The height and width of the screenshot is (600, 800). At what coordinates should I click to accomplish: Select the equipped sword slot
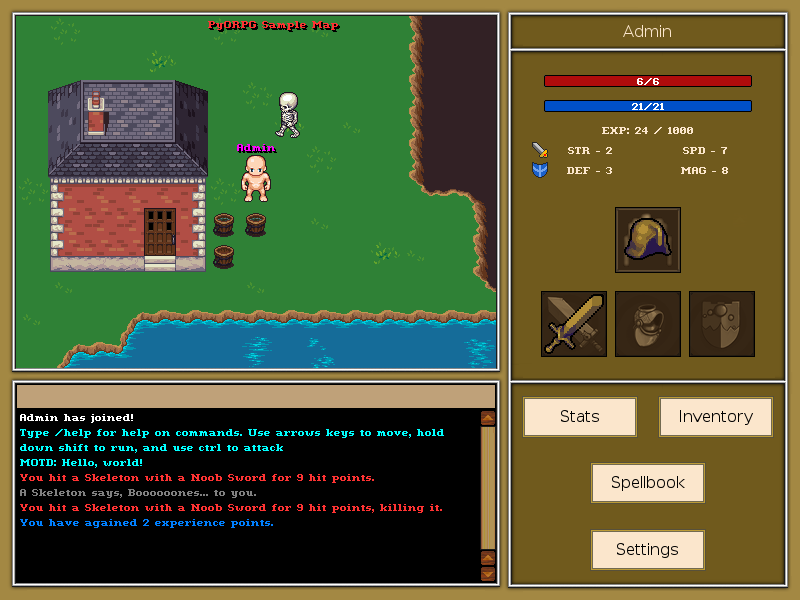(x=574, y=324)
